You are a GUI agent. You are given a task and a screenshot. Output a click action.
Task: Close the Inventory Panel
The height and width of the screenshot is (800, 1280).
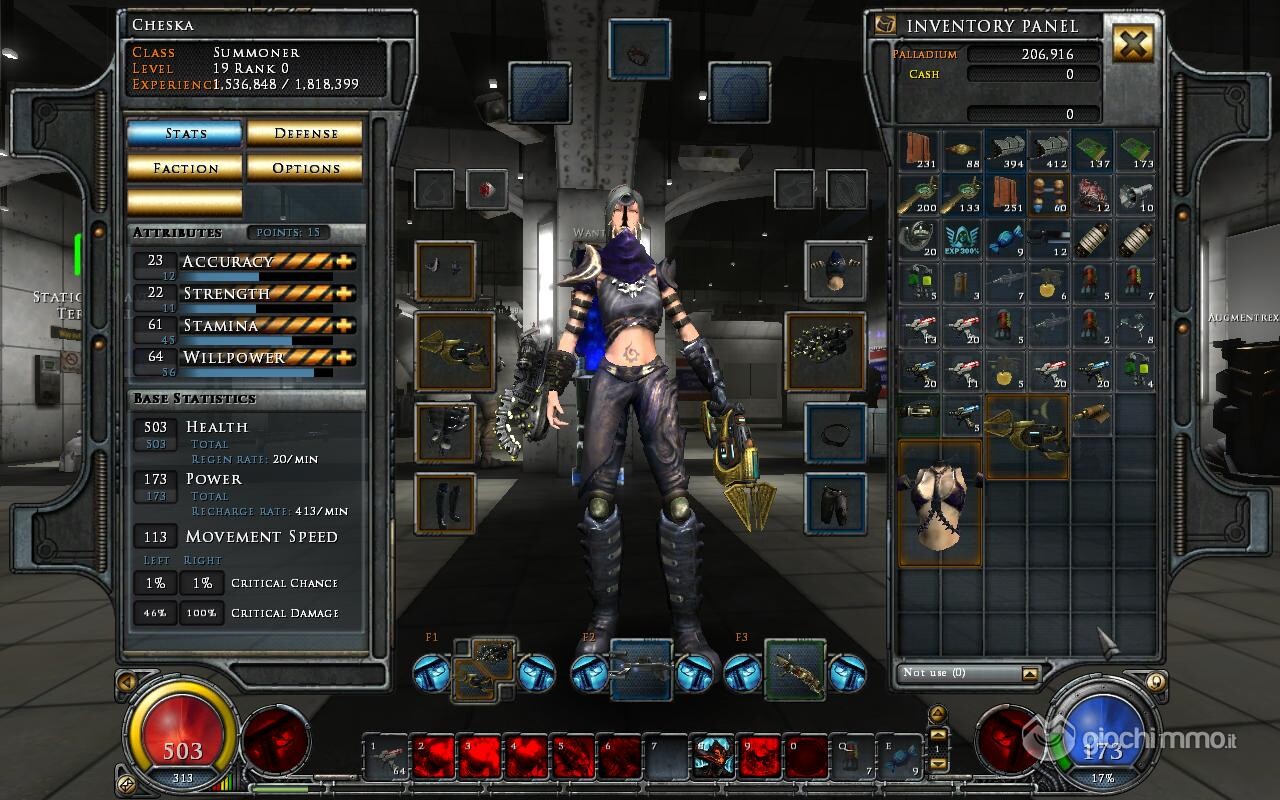click(1132, 42)
